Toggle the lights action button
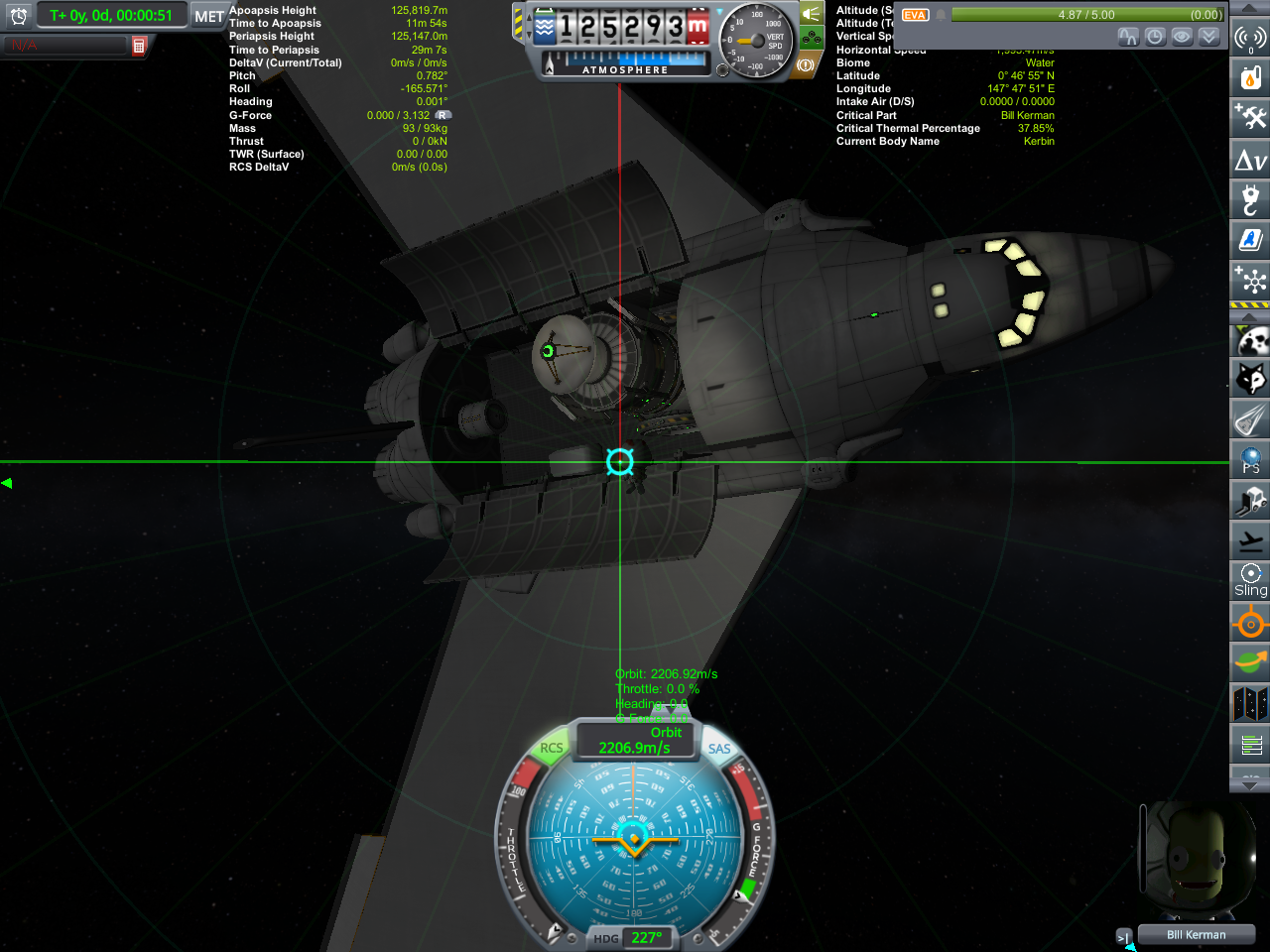Screen dimensions: 1270x952 [812, 14]
